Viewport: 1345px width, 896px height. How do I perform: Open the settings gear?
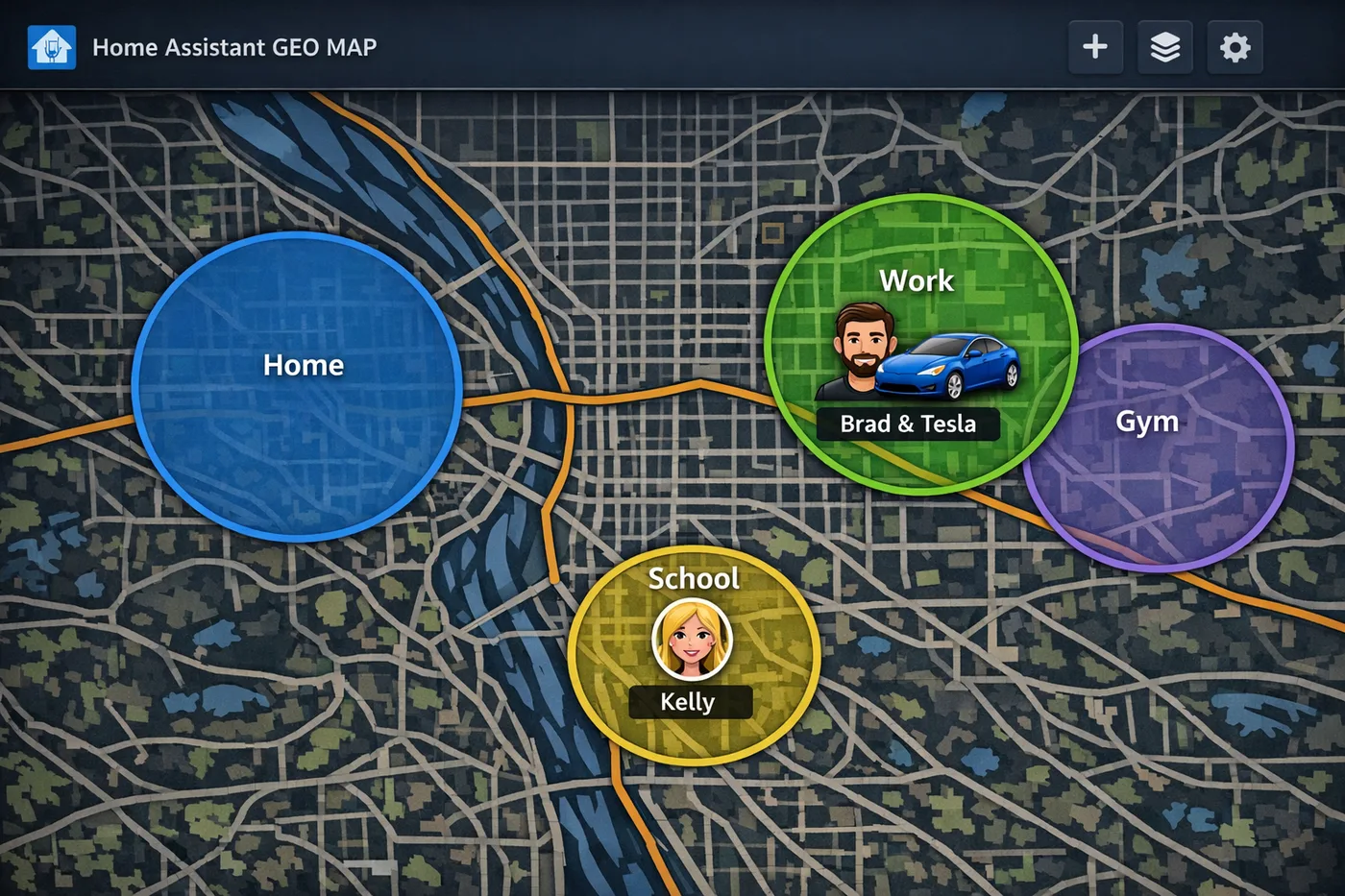(1235, 47)
